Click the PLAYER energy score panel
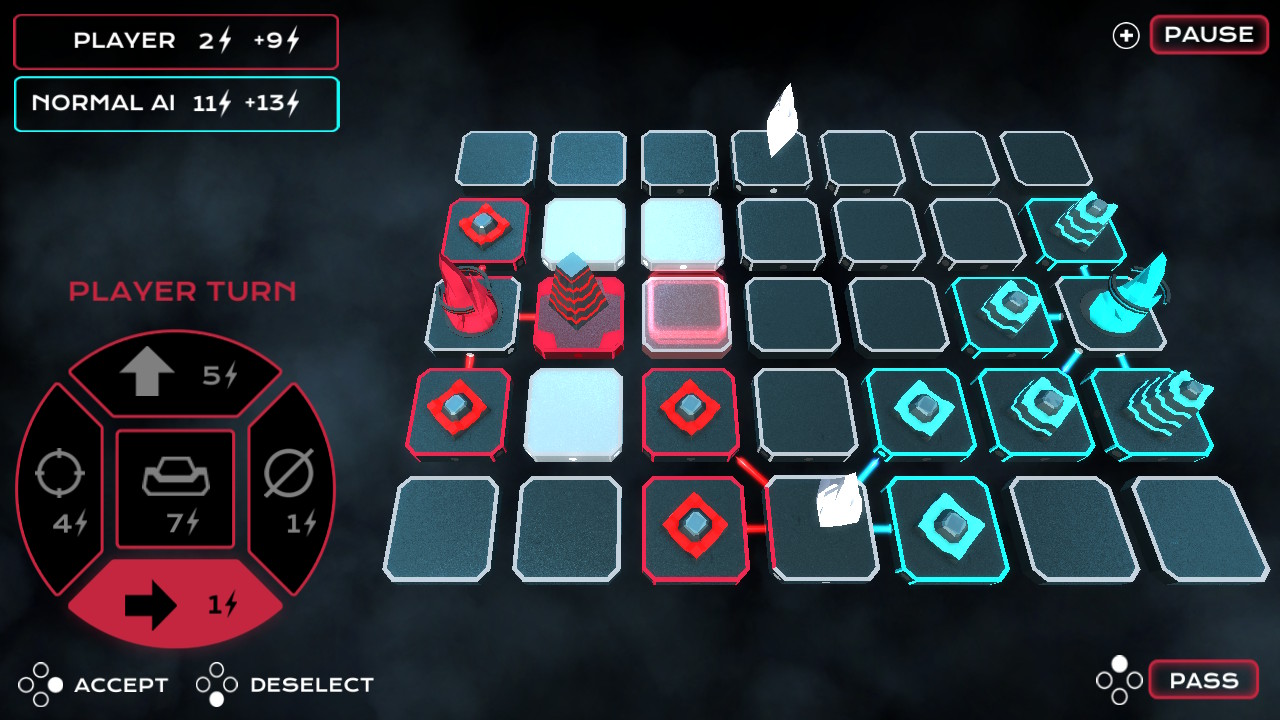Image resolution: width=1280 pixels, height=720 pixels. (x=175, y=41)
